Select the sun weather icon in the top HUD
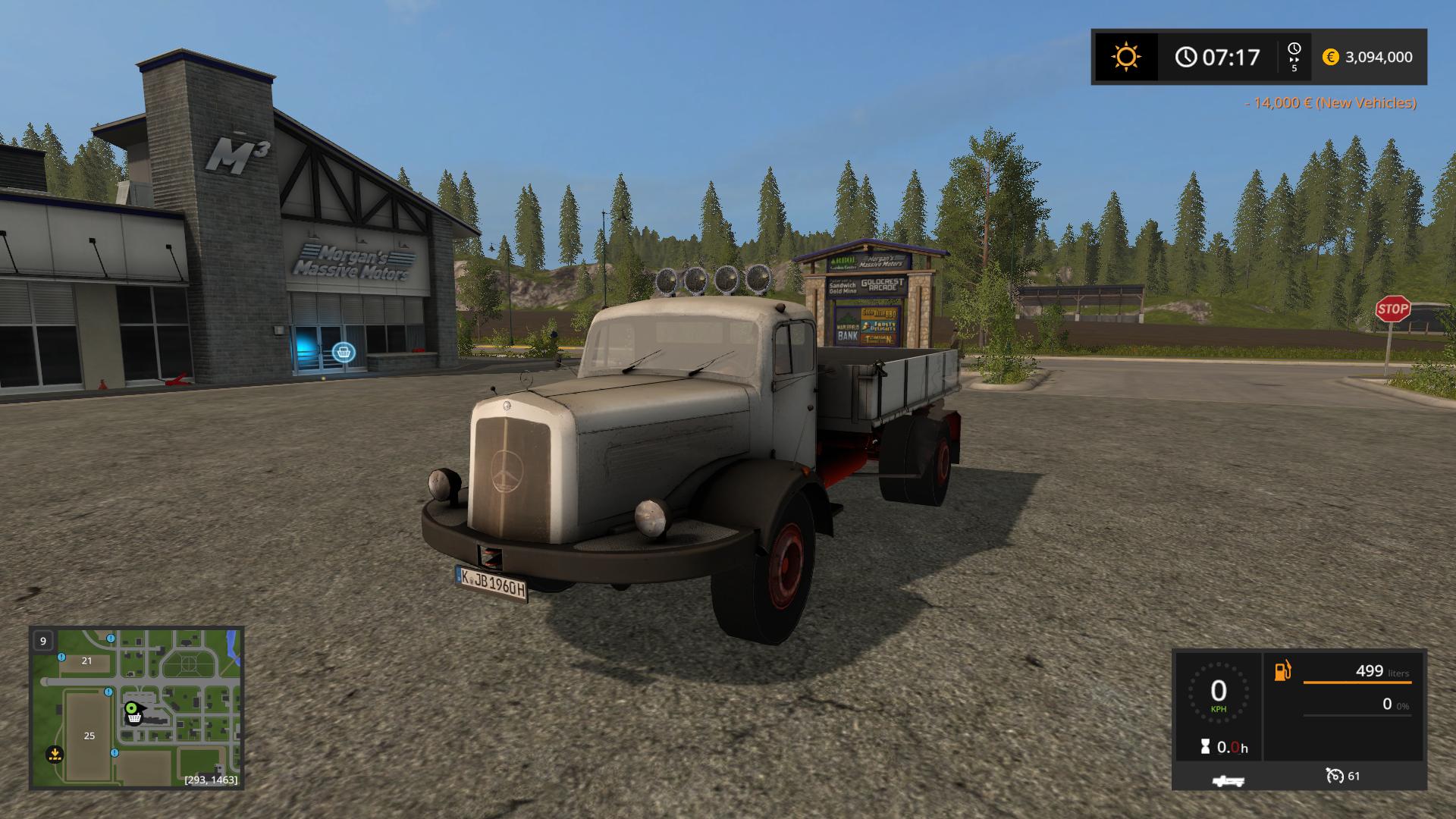 pos(1125,56)
